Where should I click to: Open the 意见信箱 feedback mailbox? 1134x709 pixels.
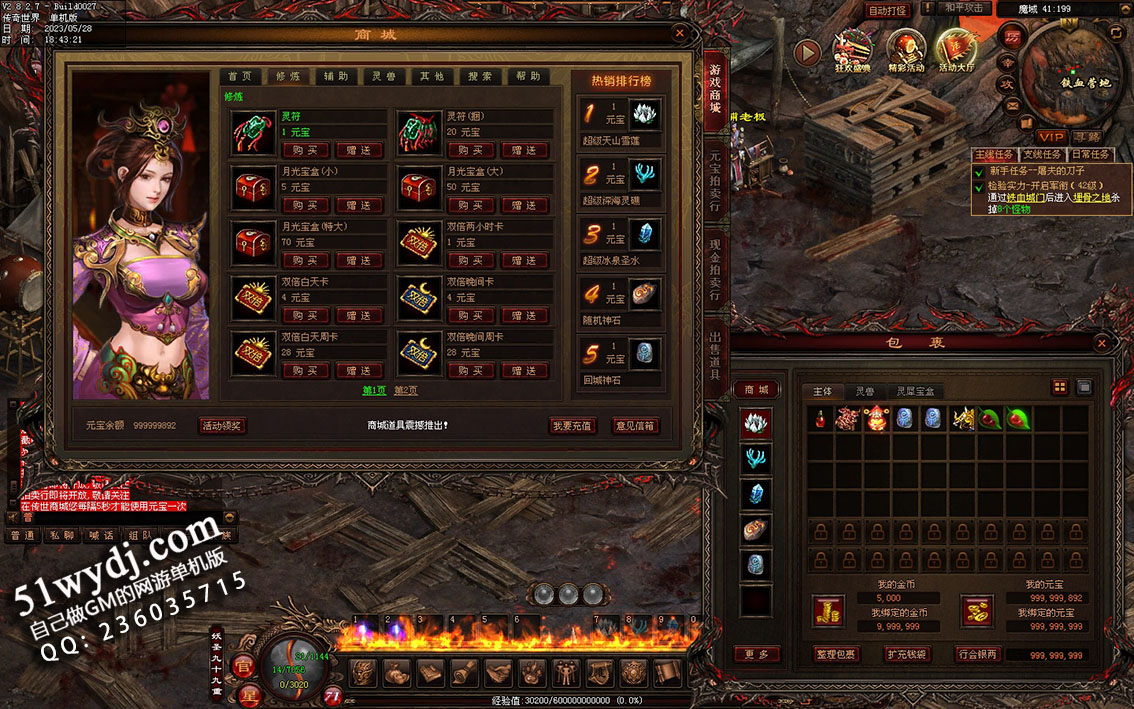coord(635,425)
